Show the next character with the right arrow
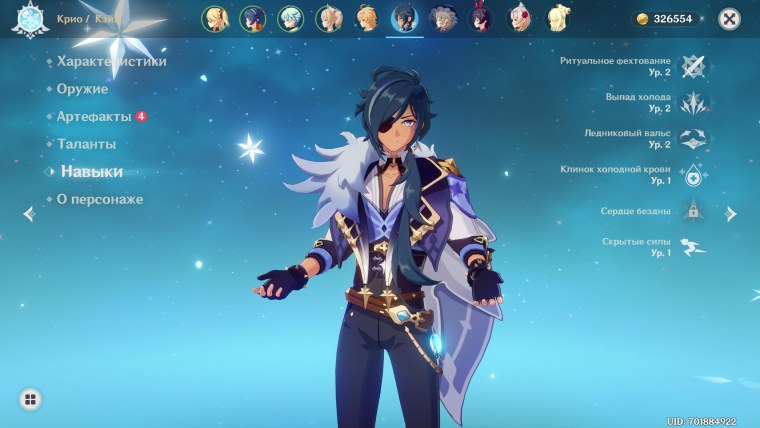This screenshot has width=760, height=428. click(x=731, y=214)
